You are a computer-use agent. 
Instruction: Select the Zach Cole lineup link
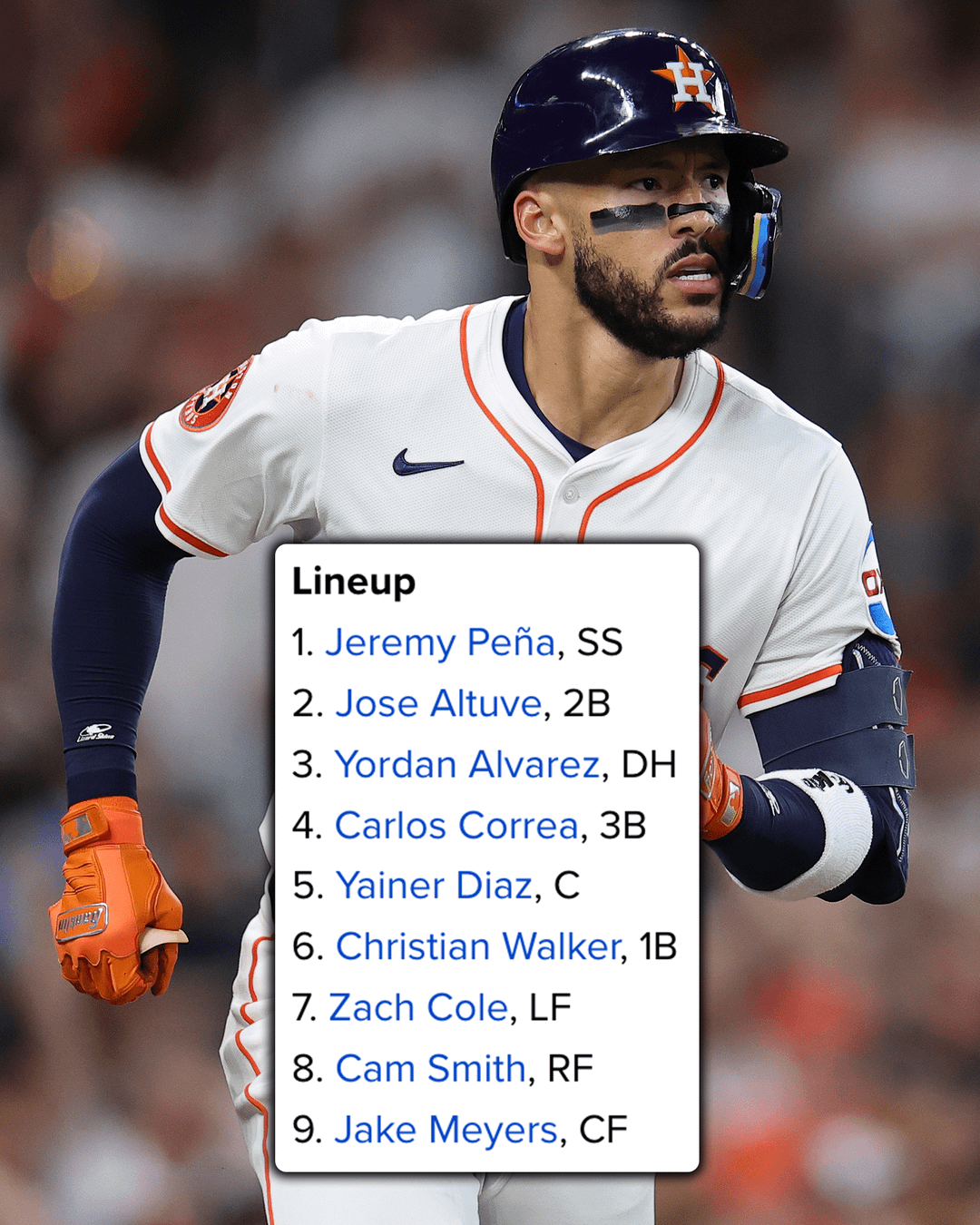417,1007
